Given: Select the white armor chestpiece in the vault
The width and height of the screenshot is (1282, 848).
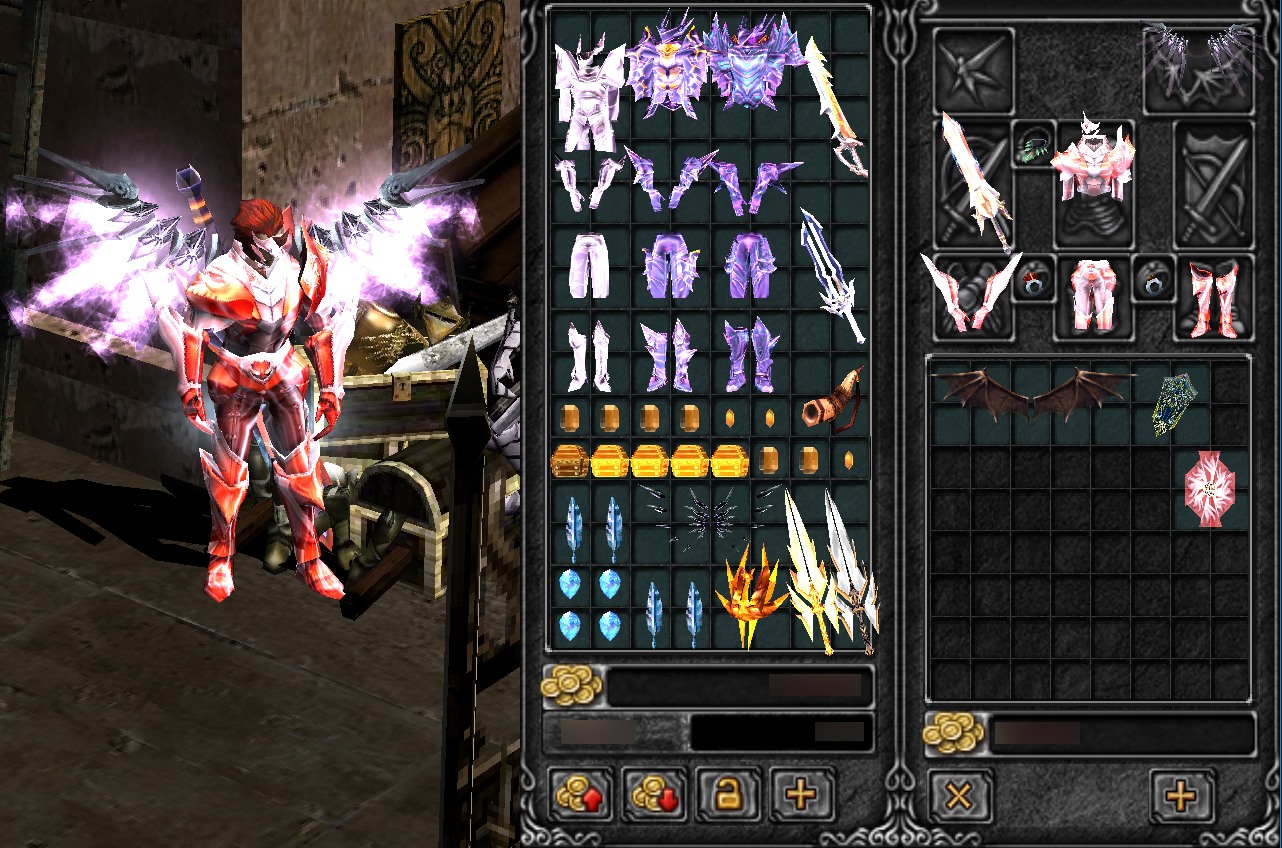Looking at the screenshot, I should (x=589, y=97).
